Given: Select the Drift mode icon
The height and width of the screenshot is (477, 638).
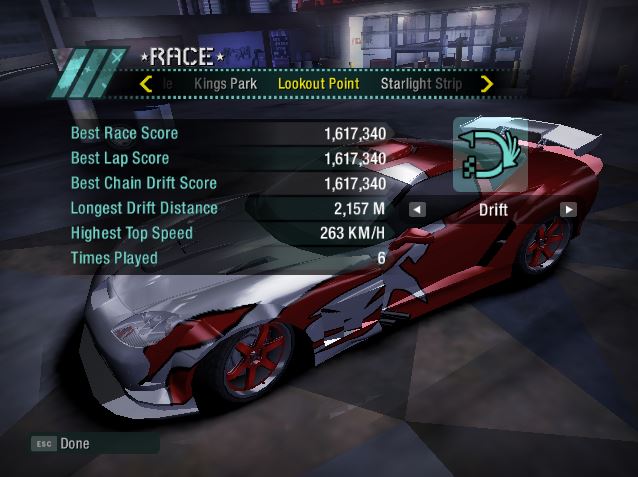Looking at the screenshot, I should 490,155.
